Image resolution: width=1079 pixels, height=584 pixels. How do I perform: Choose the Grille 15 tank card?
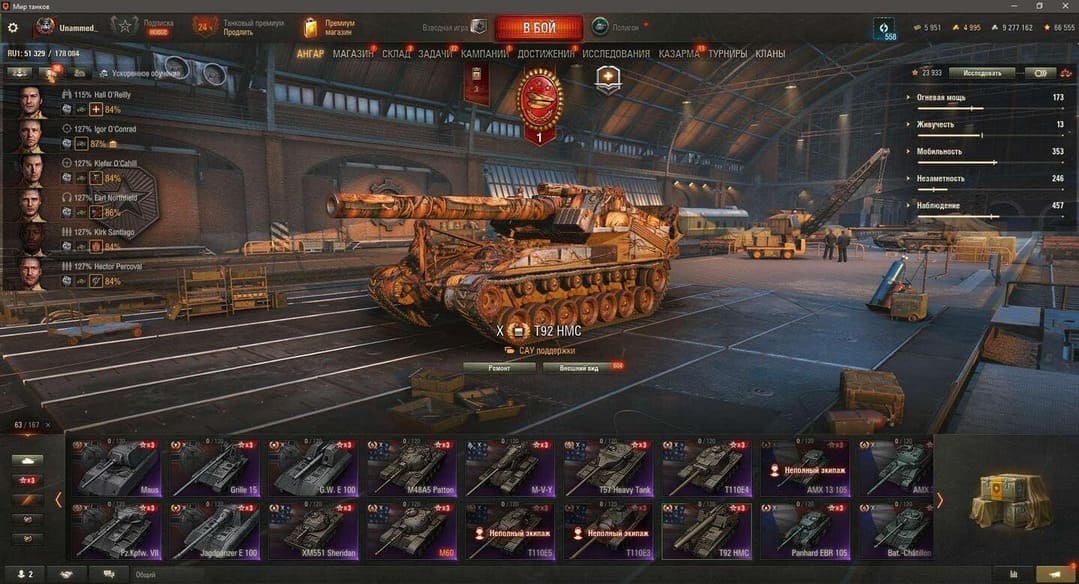[211, 467]
